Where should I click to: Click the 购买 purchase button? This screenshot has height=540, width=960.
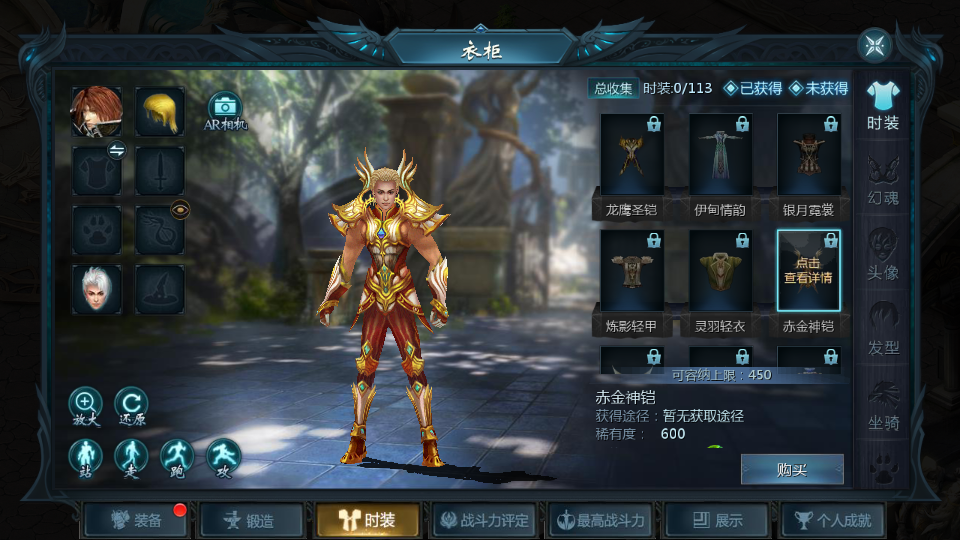(x=791, y=470)
